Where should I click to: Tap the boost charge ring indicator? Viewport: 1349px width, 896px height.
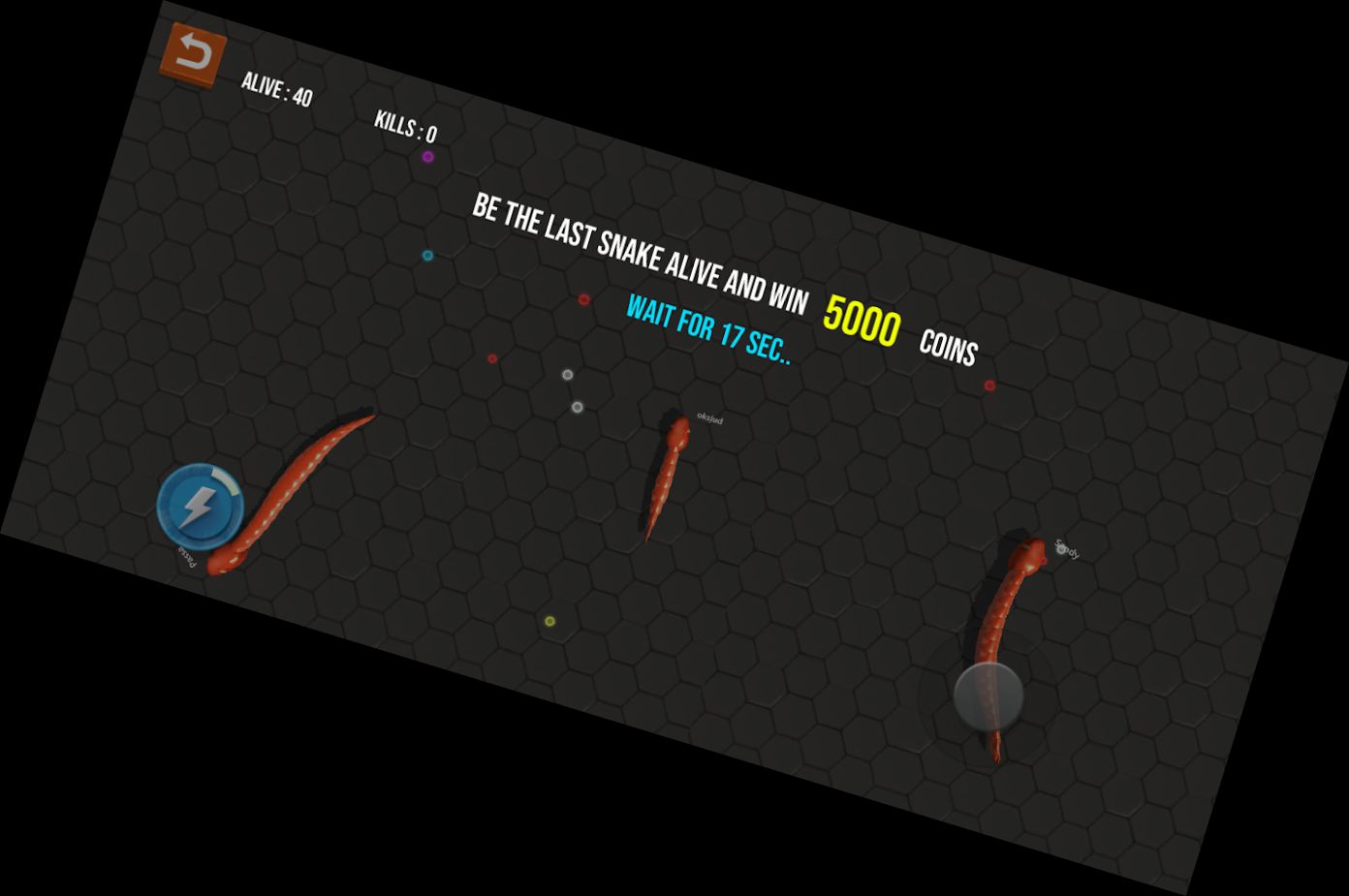(226, 484)
